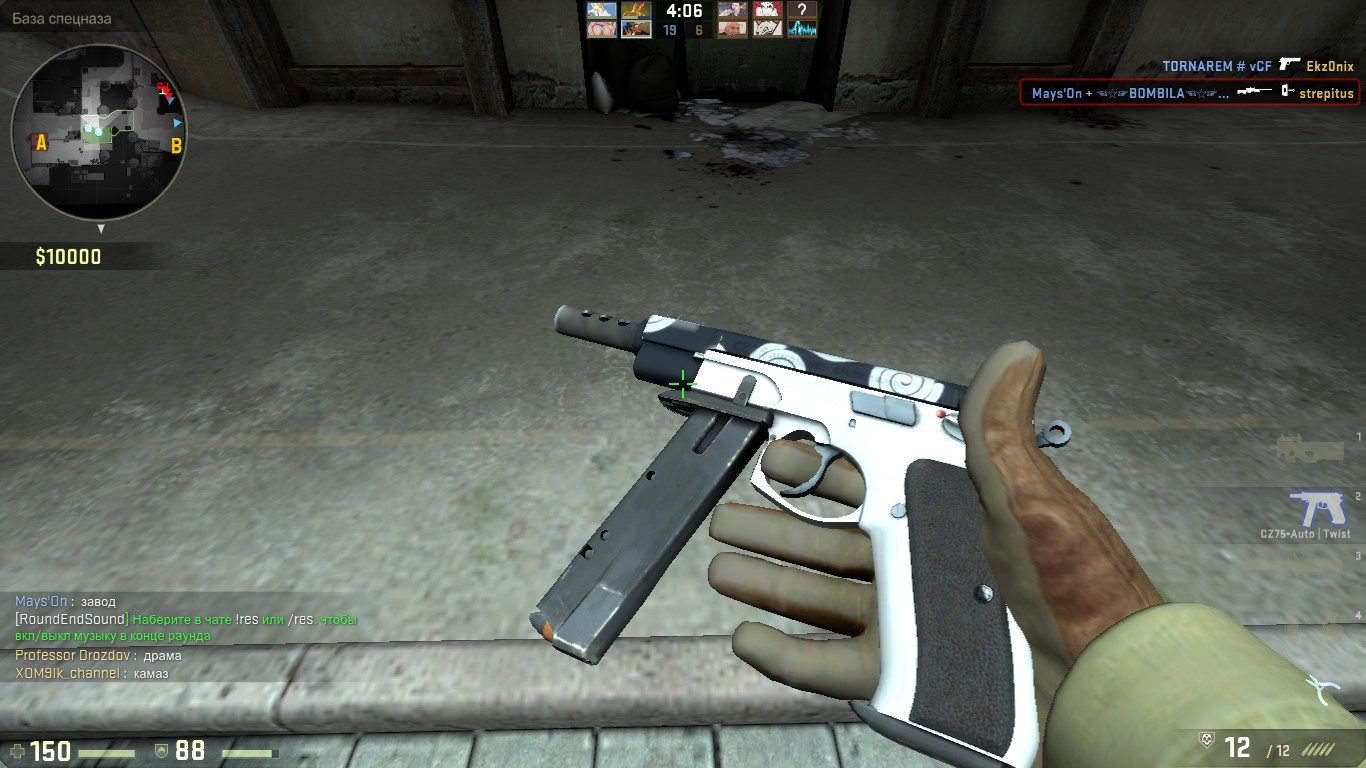Click the TORNAREM kill feed entry

pyautogui.click(x=1257, y=66)
